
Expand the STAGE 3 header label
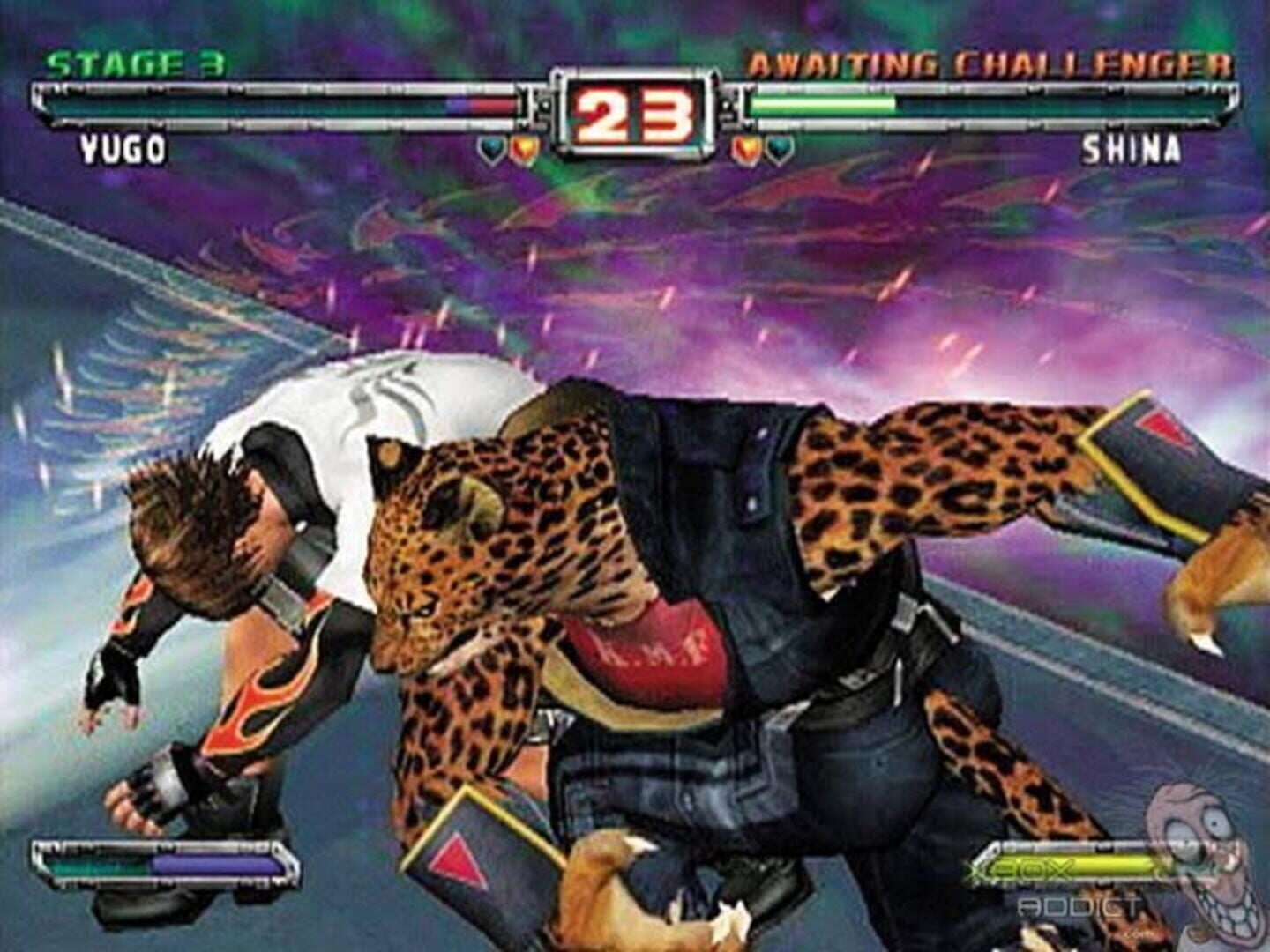click(132, 62)
